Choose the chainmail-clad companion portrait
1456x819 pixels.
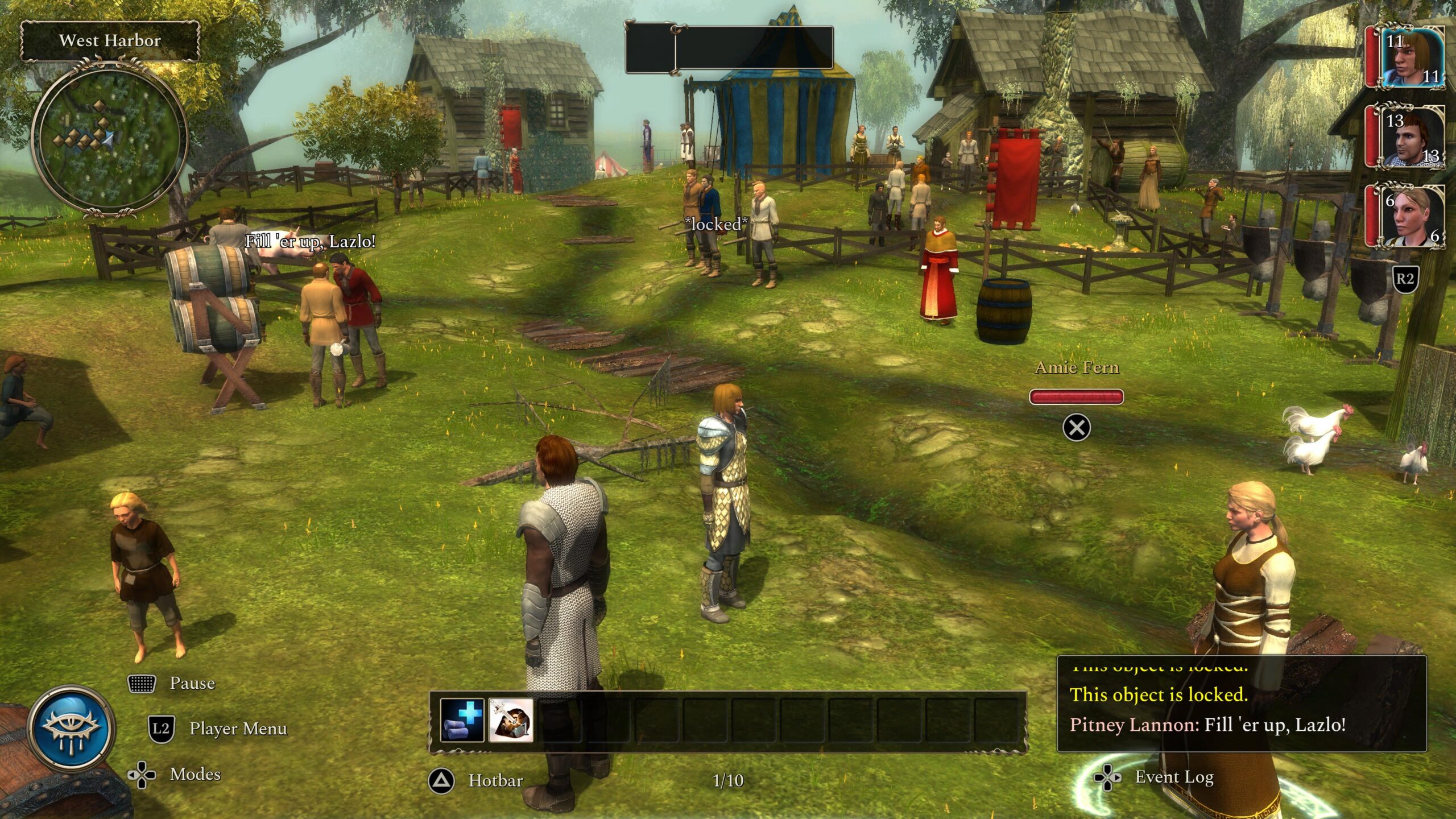click(x=1412, y=138)
